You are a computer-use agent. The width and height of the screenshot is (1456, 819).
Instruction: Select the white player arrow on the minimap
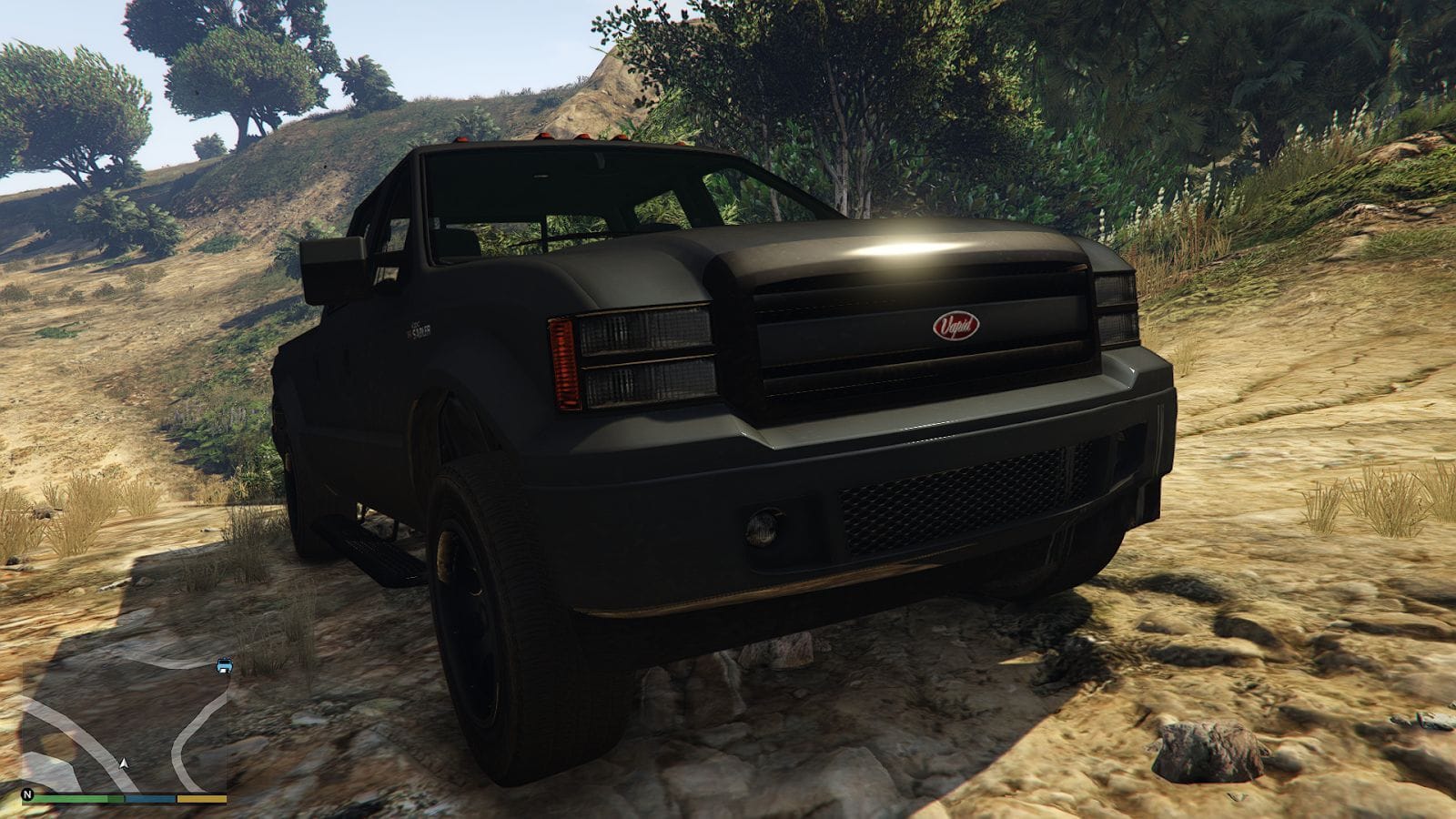pyautogui.click(x=124, y=763)
